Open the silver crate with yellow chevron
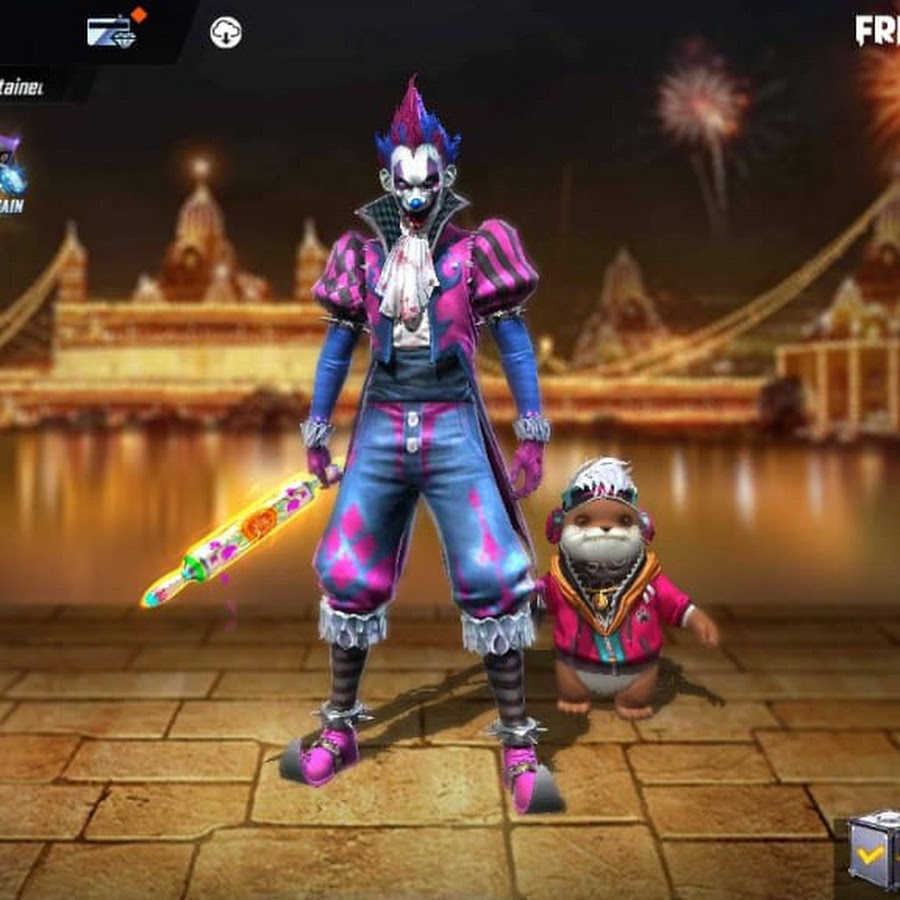This screenshot has height=900, width=900. pos(874,850)
